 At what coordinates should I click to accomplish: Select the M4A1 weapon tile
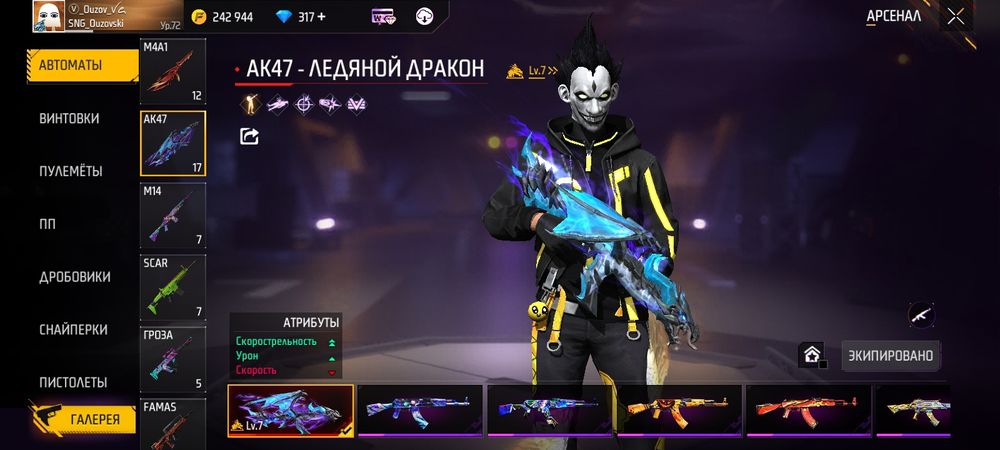(172, 72)
